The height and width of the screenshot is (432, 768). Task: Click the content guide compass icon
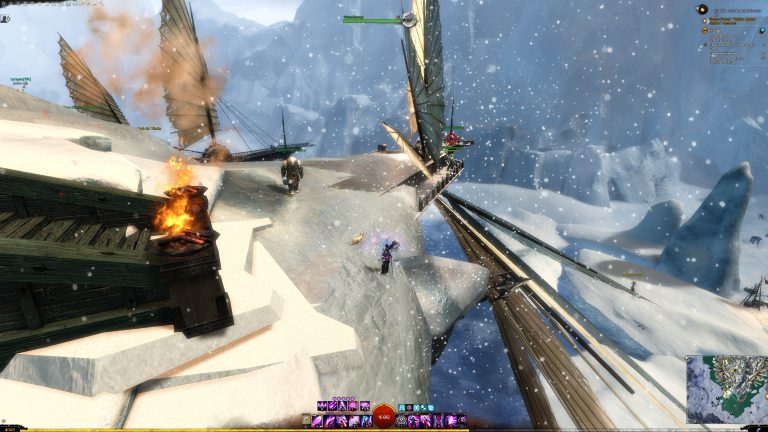click(702, 9)
